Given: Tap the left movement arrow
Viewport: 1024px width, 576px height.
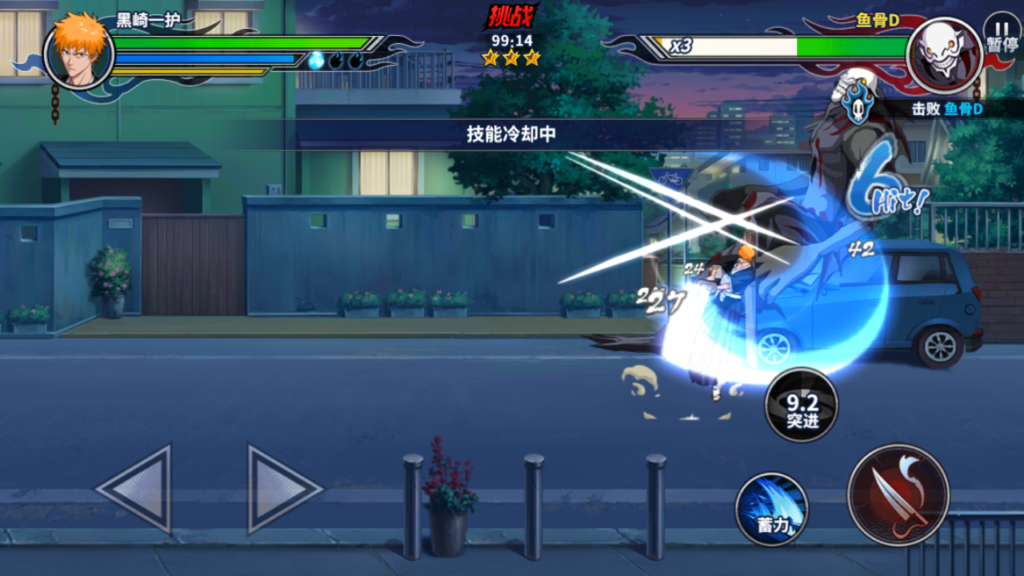Looking at the screenshot, I should tap(135, 488).
